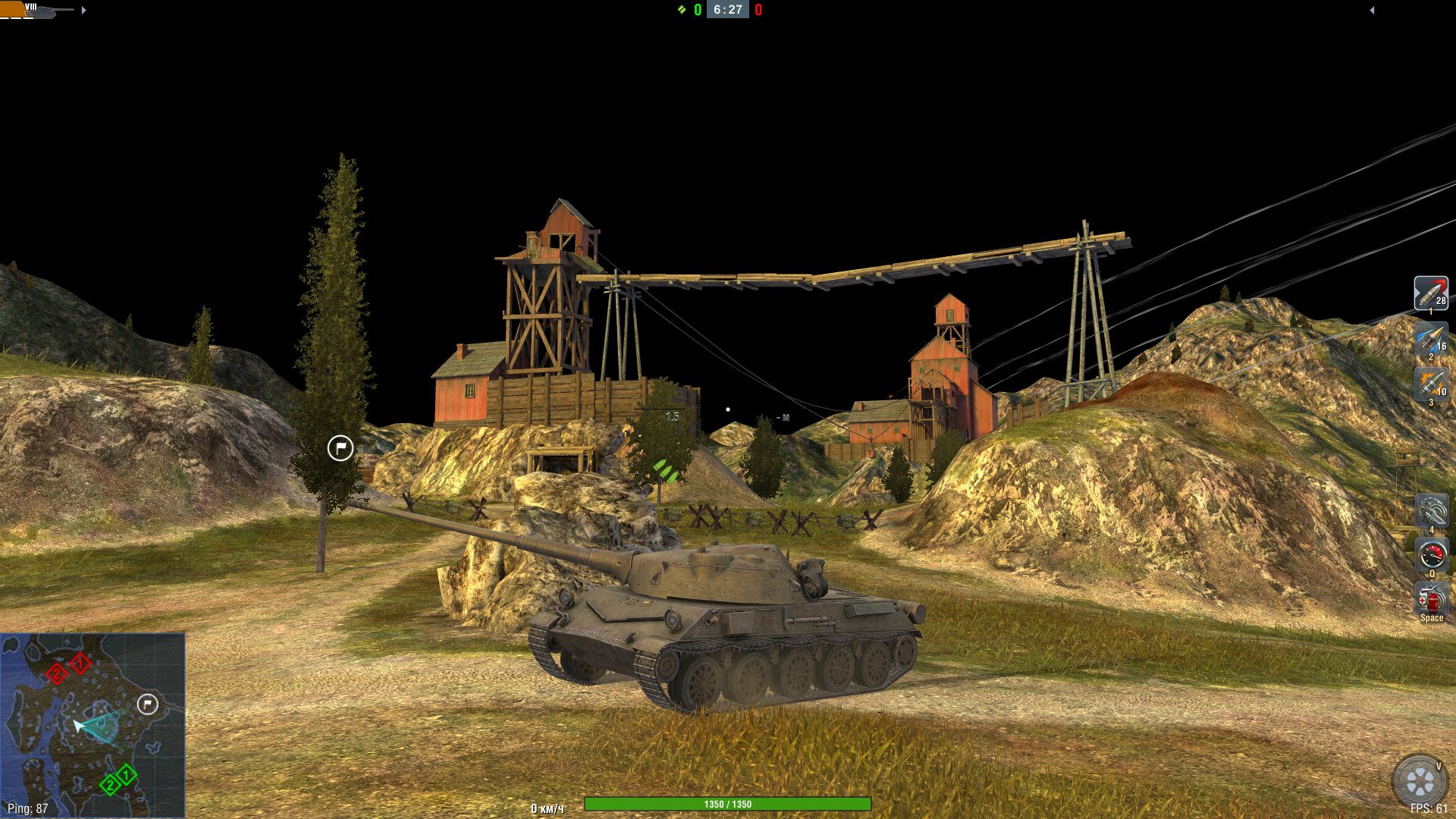Select the white flag marker on the minimap
The width and height of the screenshot is (1456, 819).
[148, 704]
